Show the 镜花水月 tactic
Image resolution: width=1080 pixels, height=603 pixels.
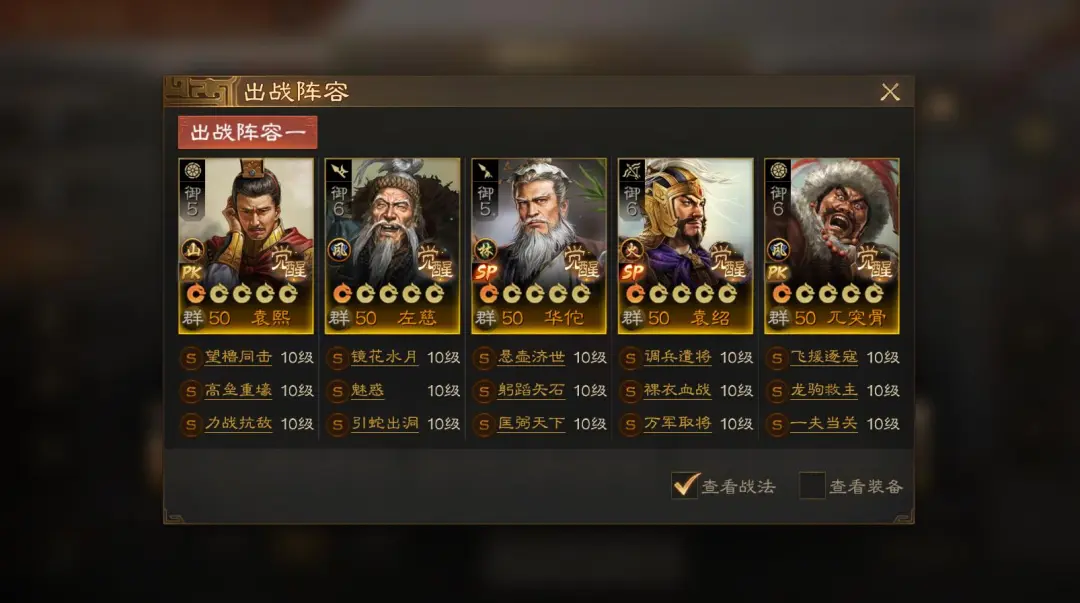coord(384,357)
